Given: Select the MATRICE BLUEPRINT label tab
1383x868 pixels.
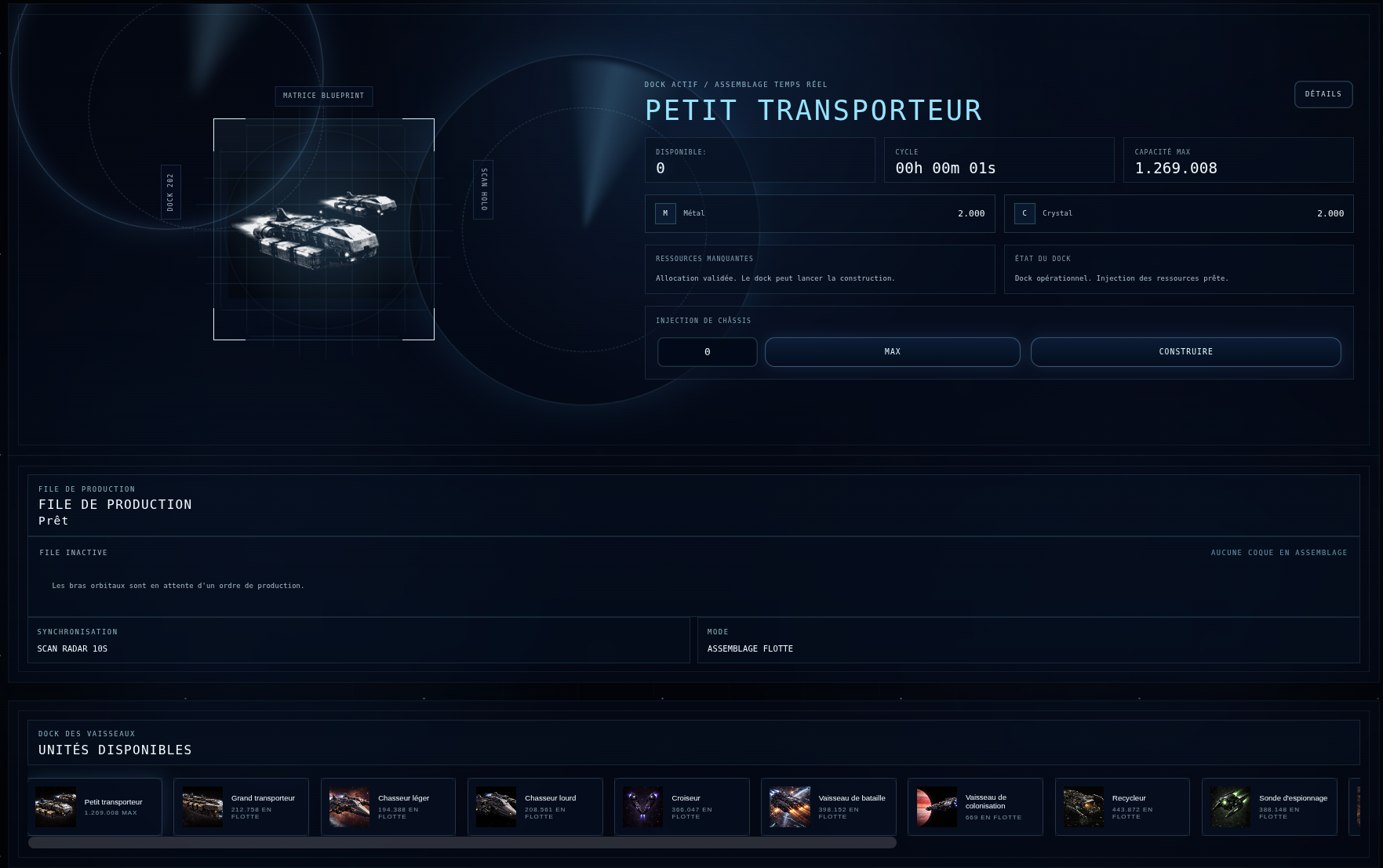Looking at the screenshot, I should [x=323, y=96].
